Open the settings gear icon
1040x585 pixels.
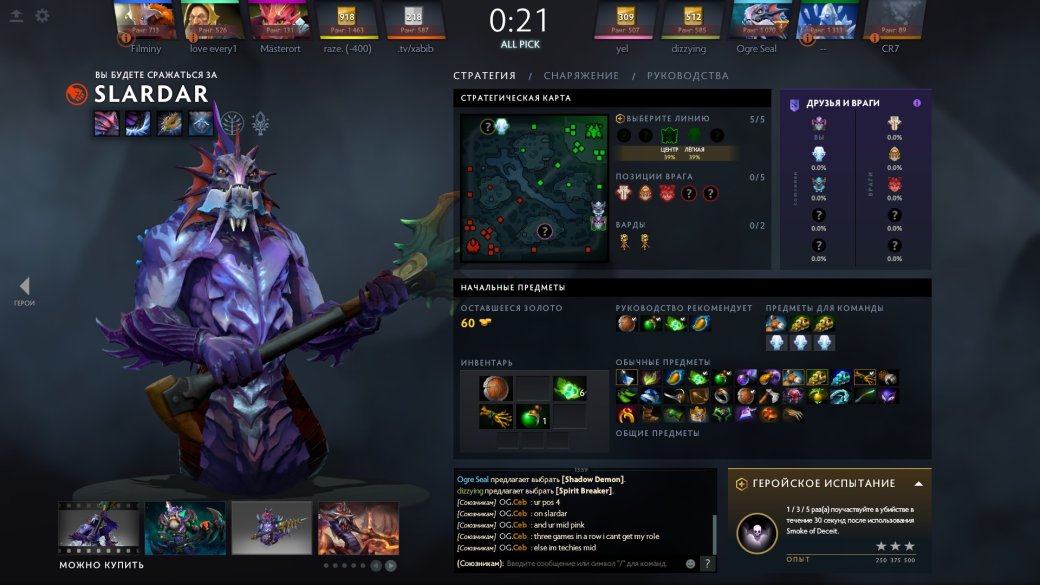pyautogui.click(x=42, y=16)
